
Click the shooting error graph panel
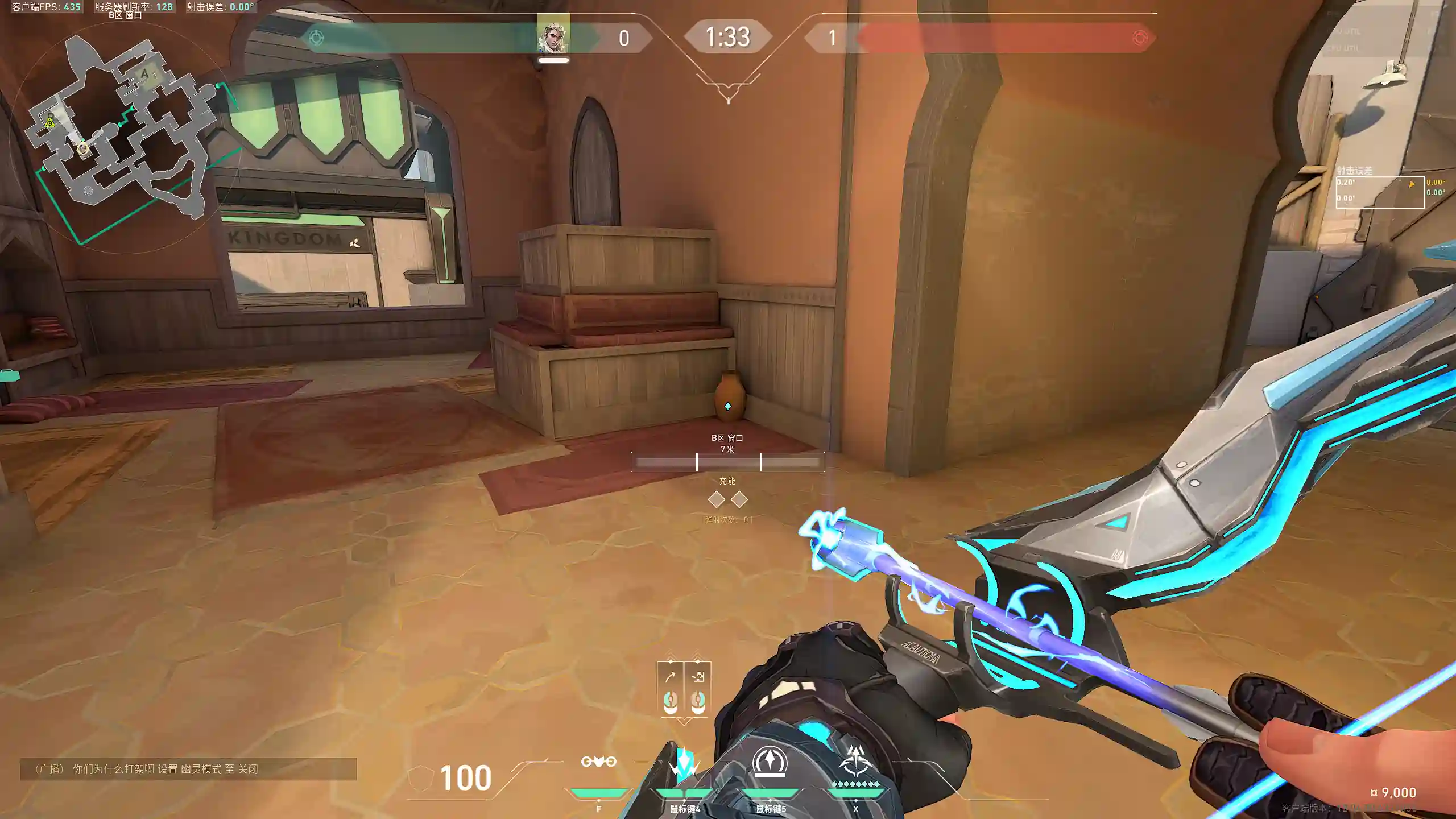point(1380,193)
